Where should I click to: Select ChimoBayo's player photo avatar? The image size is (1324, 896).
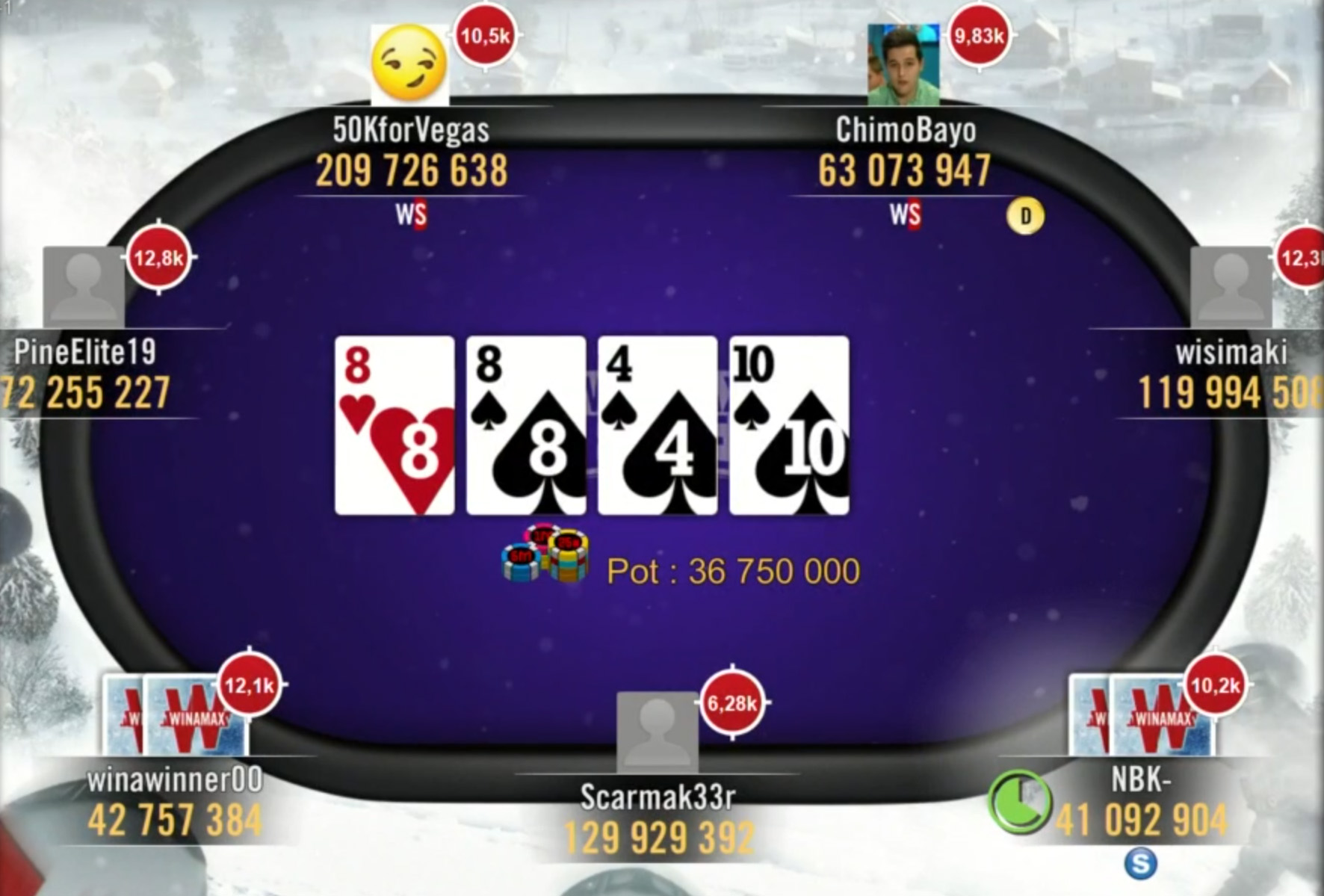click(903, 65)
